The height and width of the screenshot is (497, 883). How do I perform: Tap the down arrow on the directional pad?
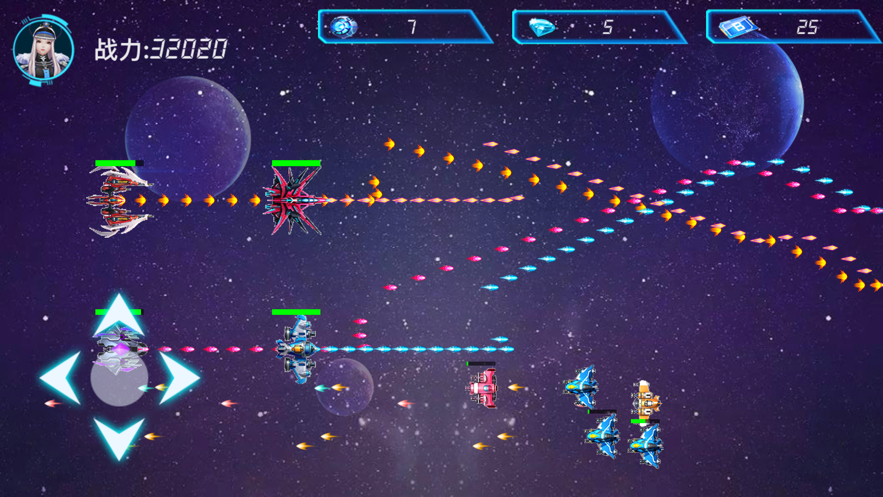(119, 437)
